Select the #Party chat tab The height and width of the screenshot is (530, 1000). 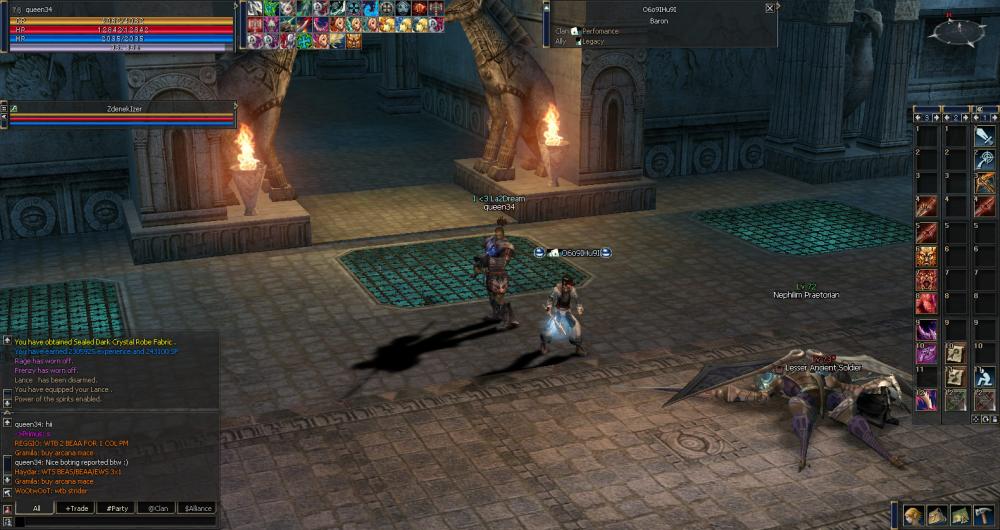115,508
